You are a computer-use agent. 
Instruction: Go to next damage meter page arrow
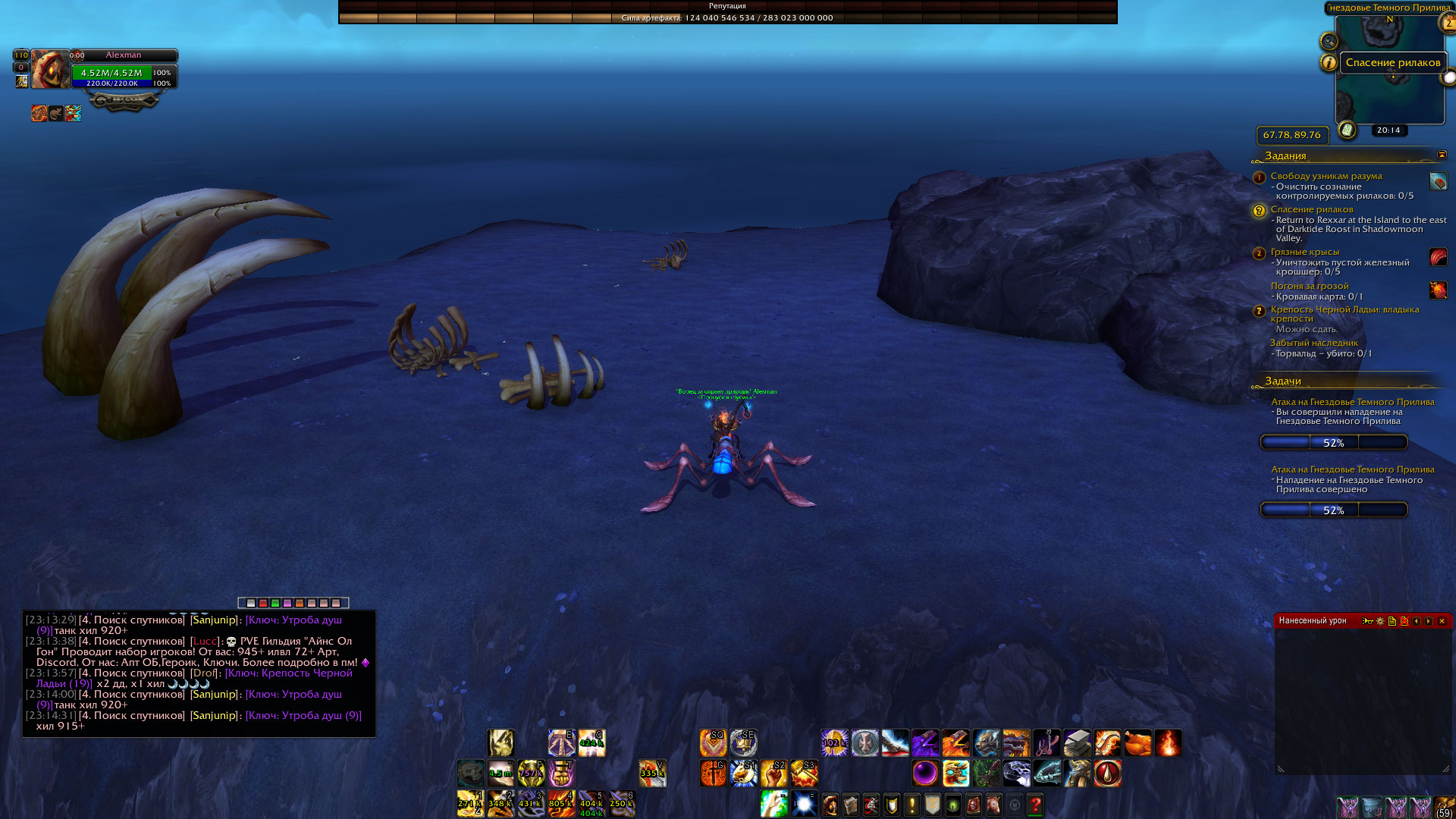1429,621
